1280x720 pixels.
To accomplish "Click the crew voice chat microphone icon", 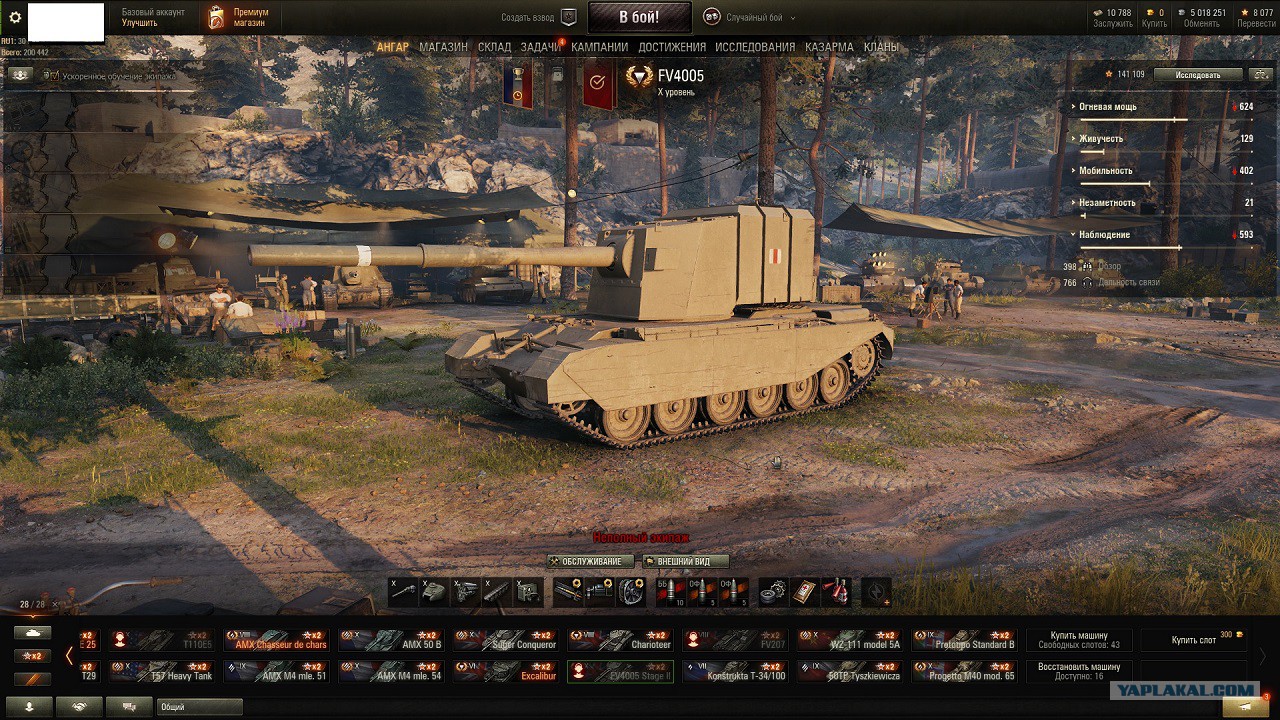I will pyautogui.click(x=30, y=705).
